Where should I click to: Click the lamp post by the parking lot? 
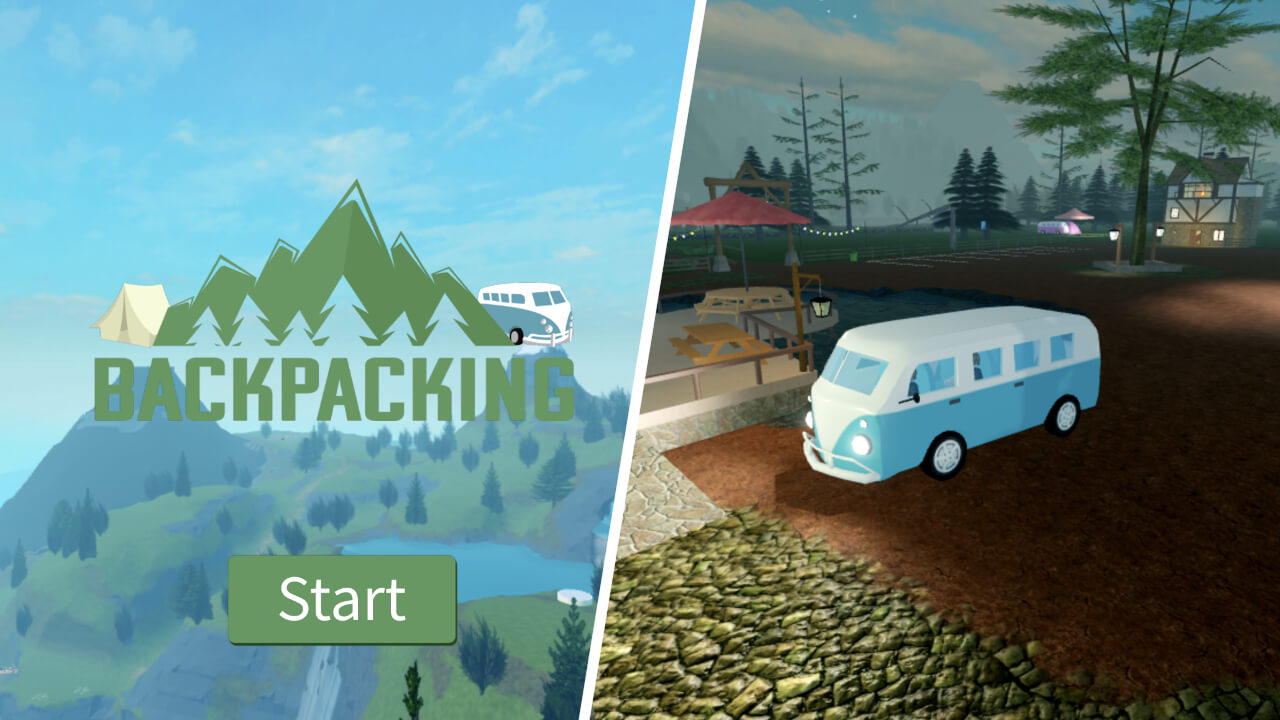click(x=1113, y=238)
